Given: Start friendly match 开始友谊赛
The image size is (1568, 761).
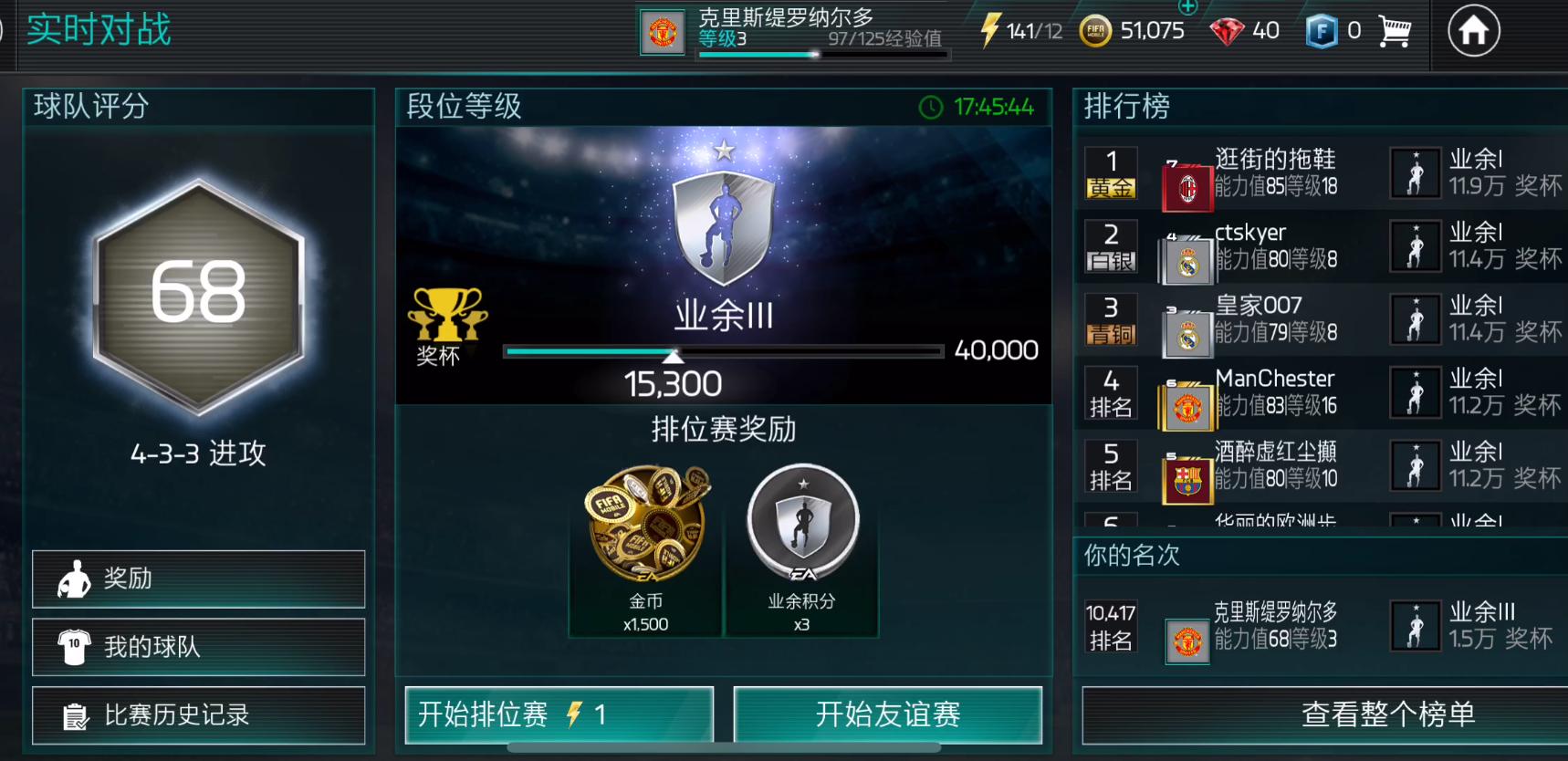Looking at the screenshot, I should coord(888,716).
